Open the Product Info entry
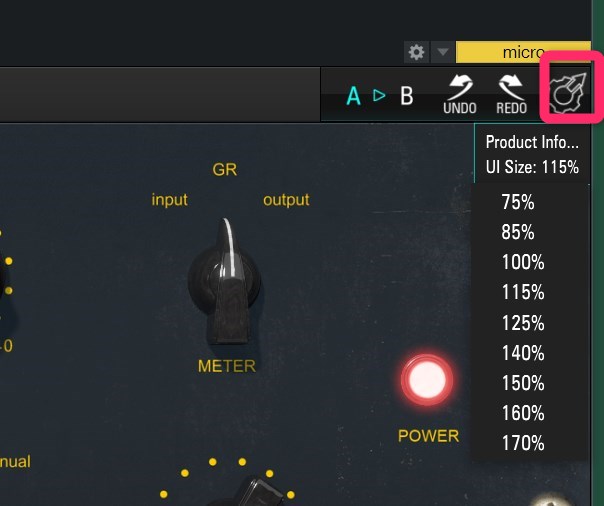The height and width of the screenshot is (506, 604). point(531,142)
